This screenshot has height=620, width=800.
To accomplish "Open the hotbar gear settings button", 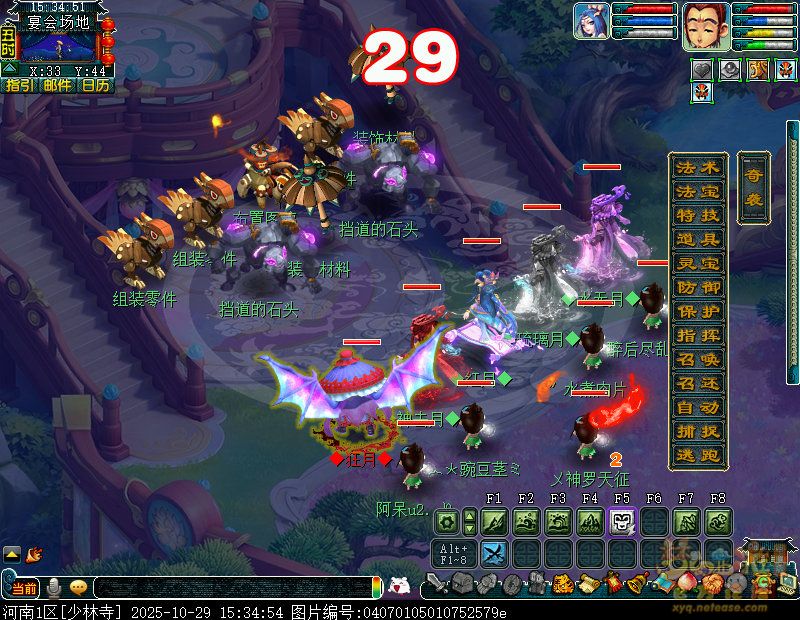I will 447,521.
